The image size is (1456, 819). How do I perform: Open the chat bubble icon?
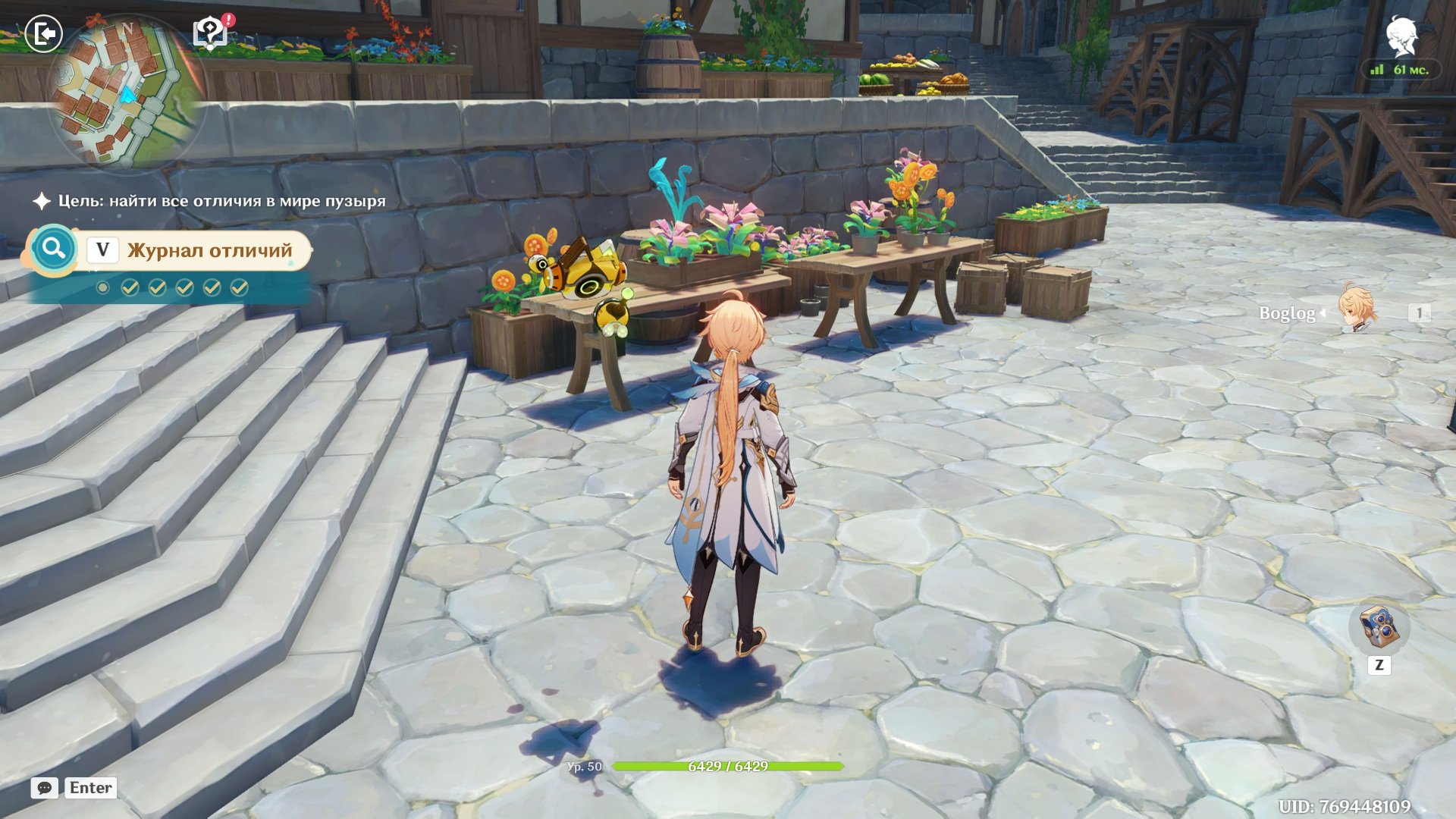point(44,788)
